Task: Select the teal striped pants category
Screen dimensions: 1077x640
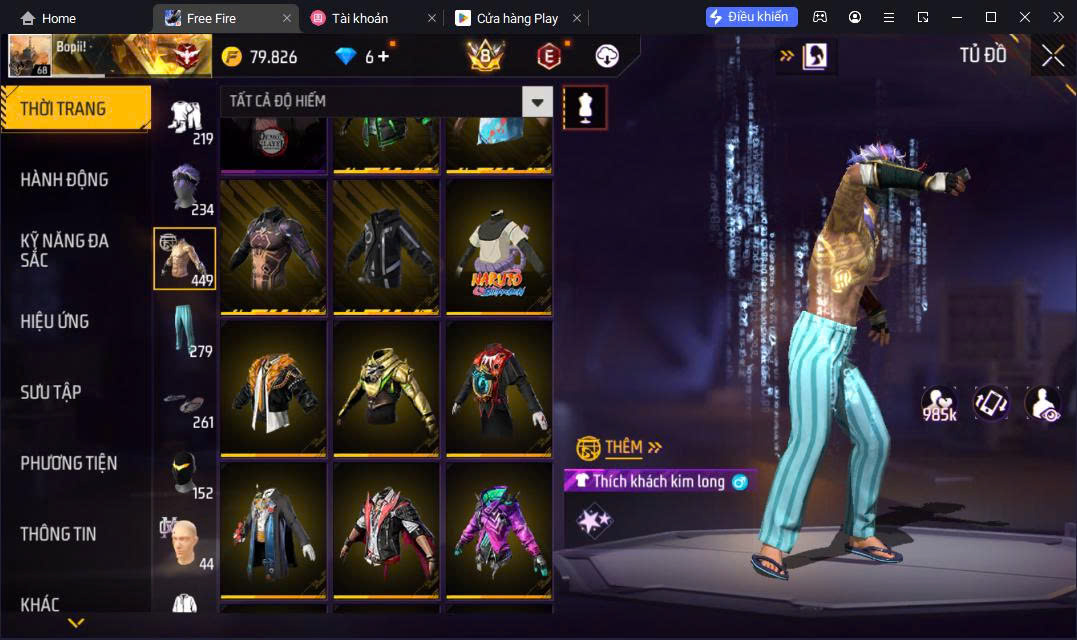Action: click(x=185, y=329)
